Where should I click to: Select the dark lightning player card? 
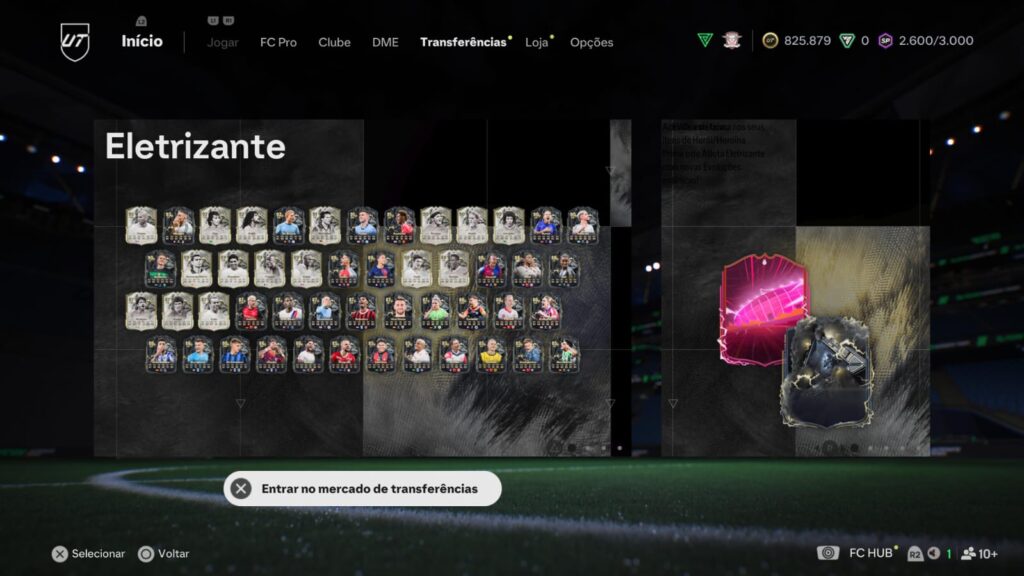826,372
